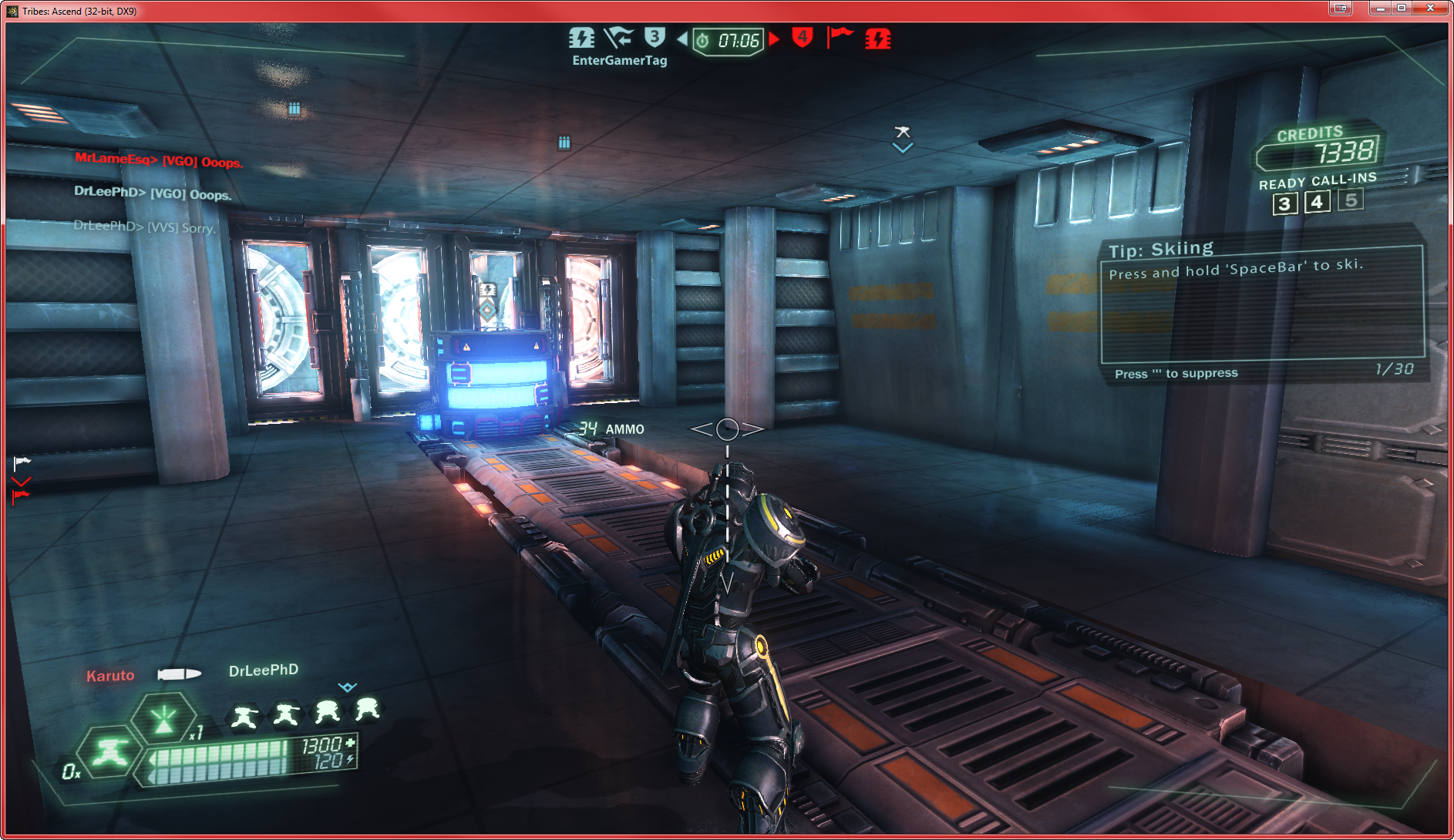This screenshot has width=1454, height=840.
Task: Click the red team flag icon
Action: (x=840, y=36)
